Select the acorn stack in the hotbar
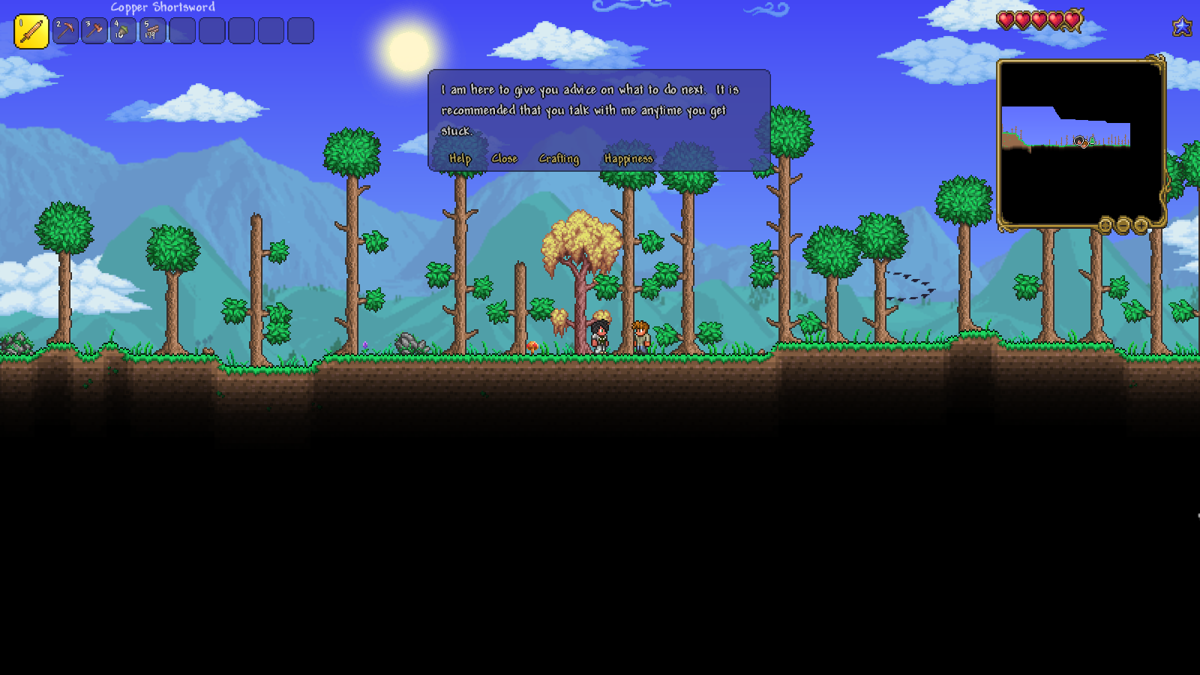This screenshot has width=1200, height=675. tap(124, 31)
